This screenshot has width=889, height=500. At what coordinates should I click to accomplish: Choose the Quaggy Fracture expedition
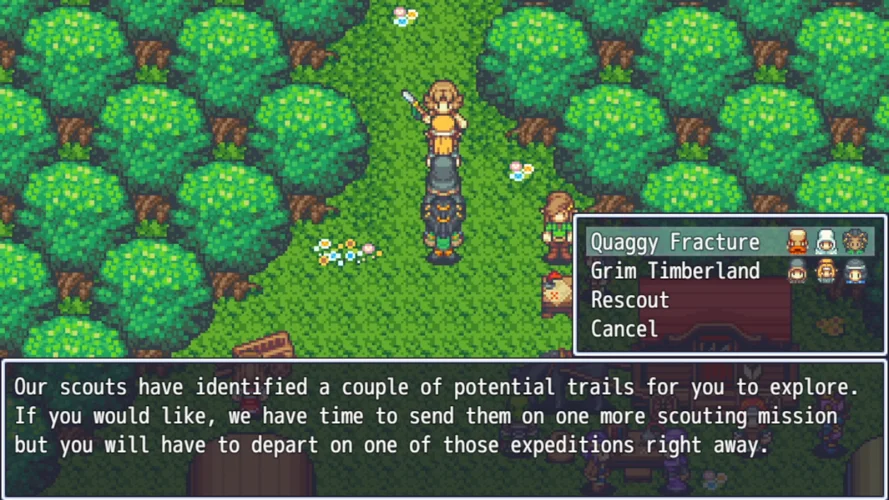[x=675, y=242]
